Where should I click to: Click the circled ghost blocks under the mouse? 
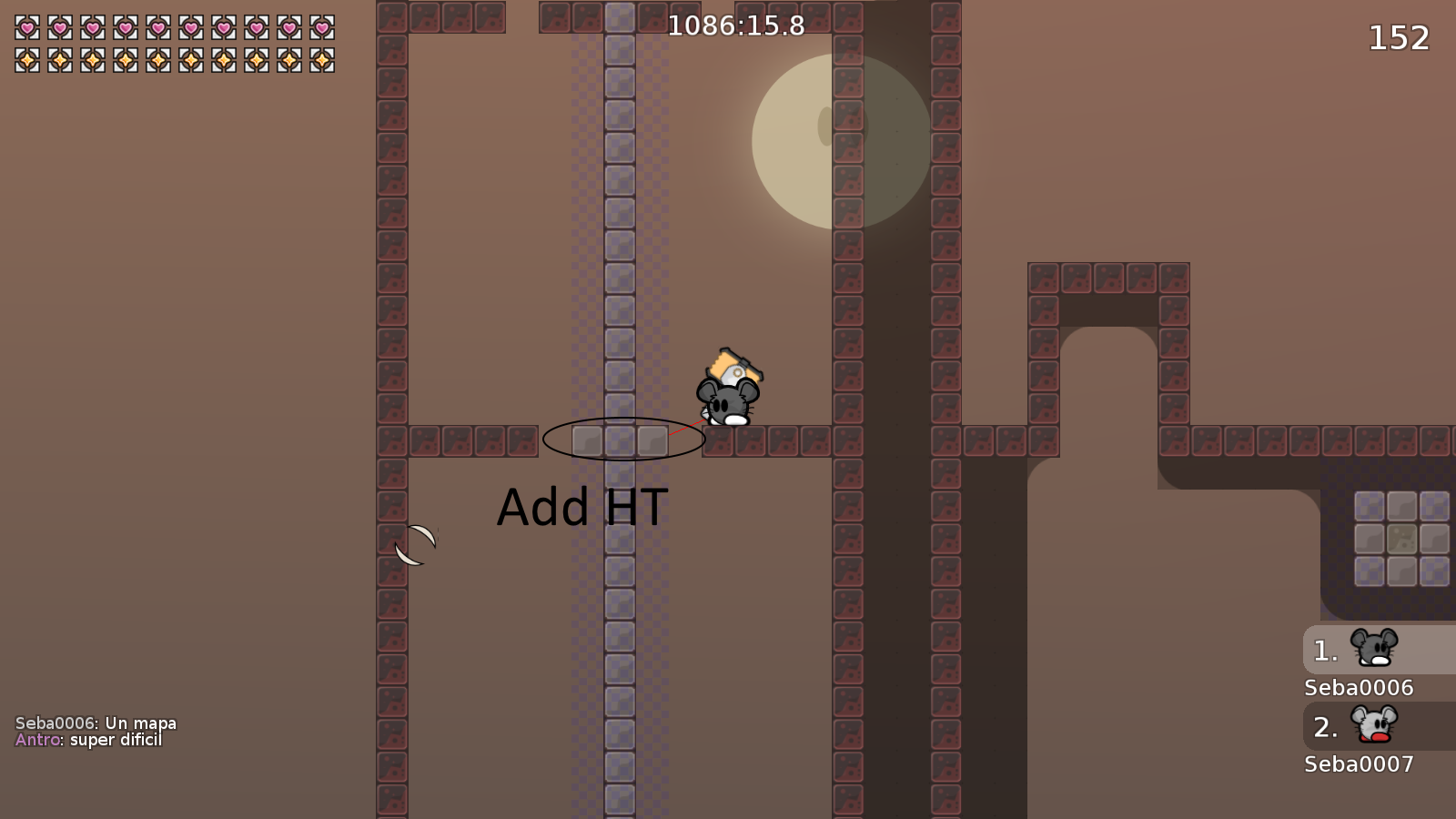[623, 440]
